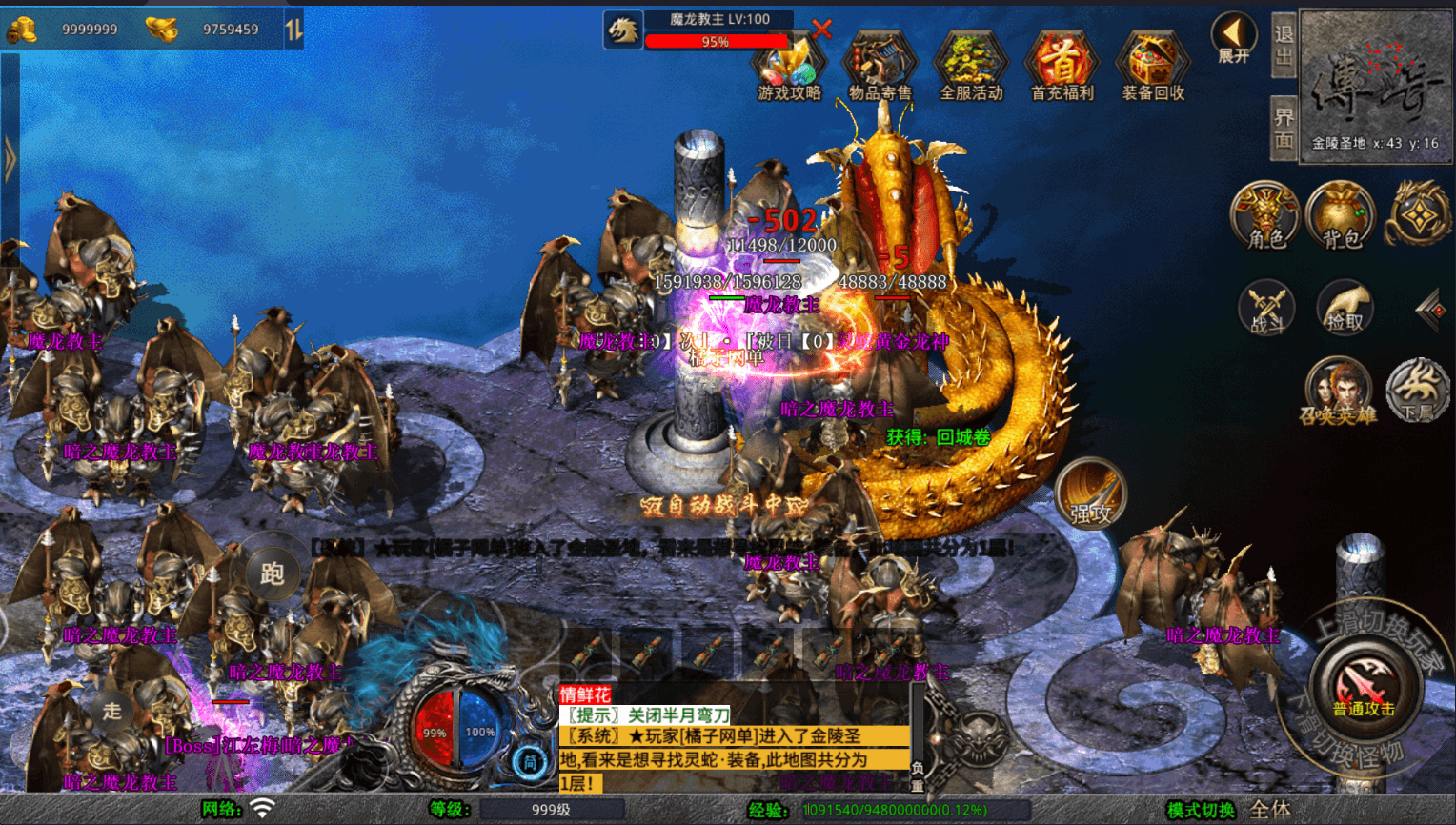
Task: Activate the 强攻 strong attack skill
Action: click(1091, 494)
